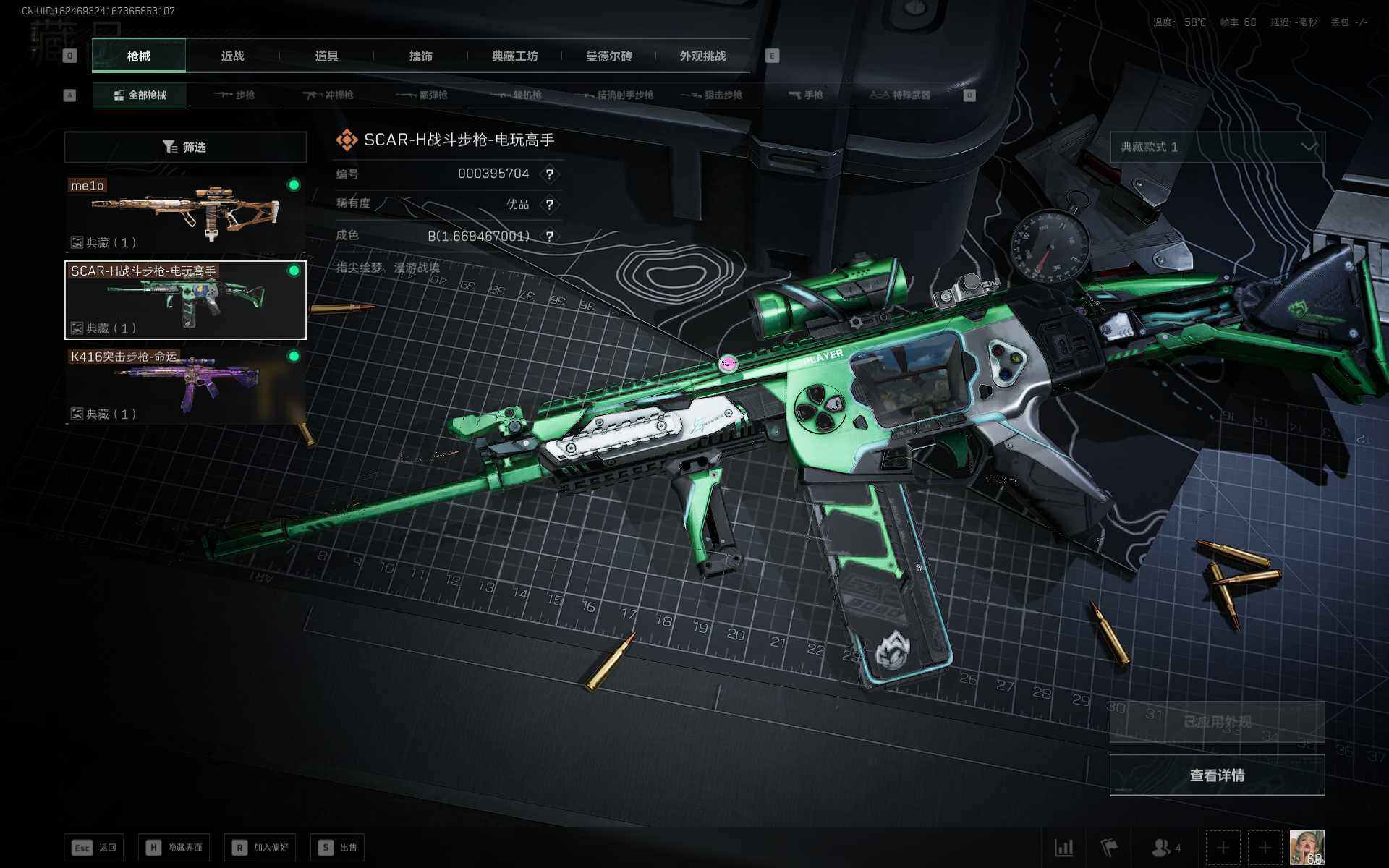
Task: Open 查看详情 to view details
Action: (1217, 775)
